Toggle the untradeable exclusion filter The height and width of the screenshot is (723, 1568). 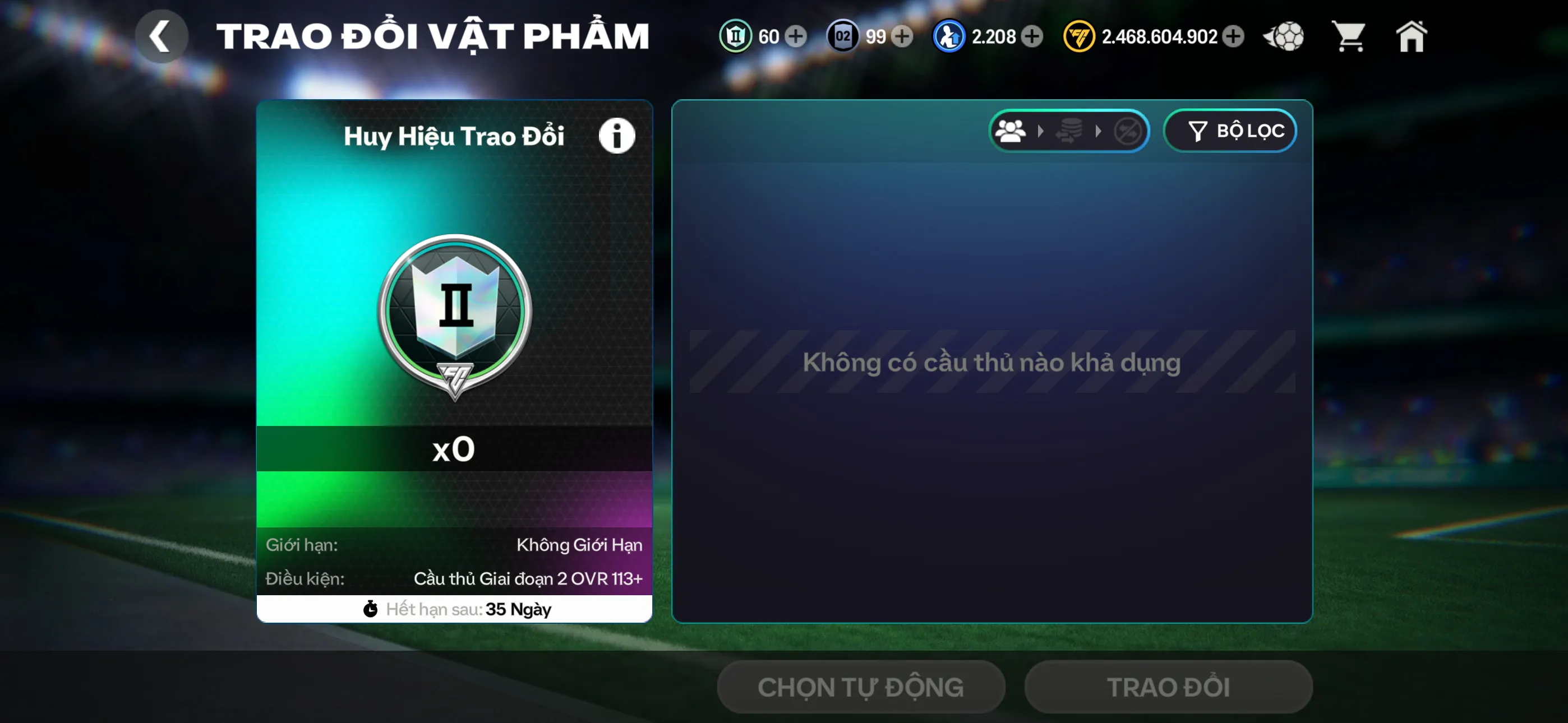pos(1128,131)
